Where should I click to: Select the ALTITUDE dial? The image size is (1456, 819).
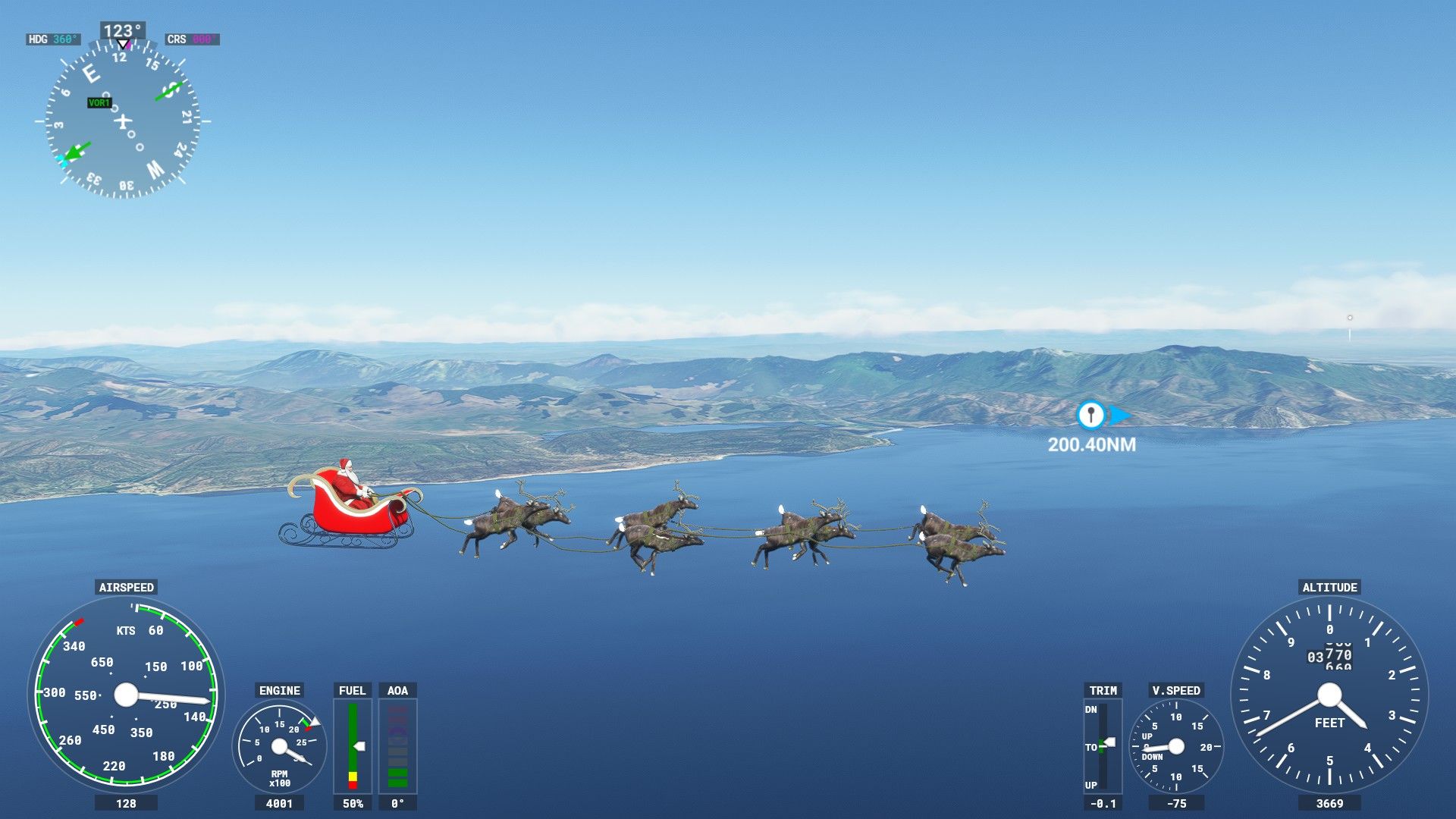coord(1329,695)
